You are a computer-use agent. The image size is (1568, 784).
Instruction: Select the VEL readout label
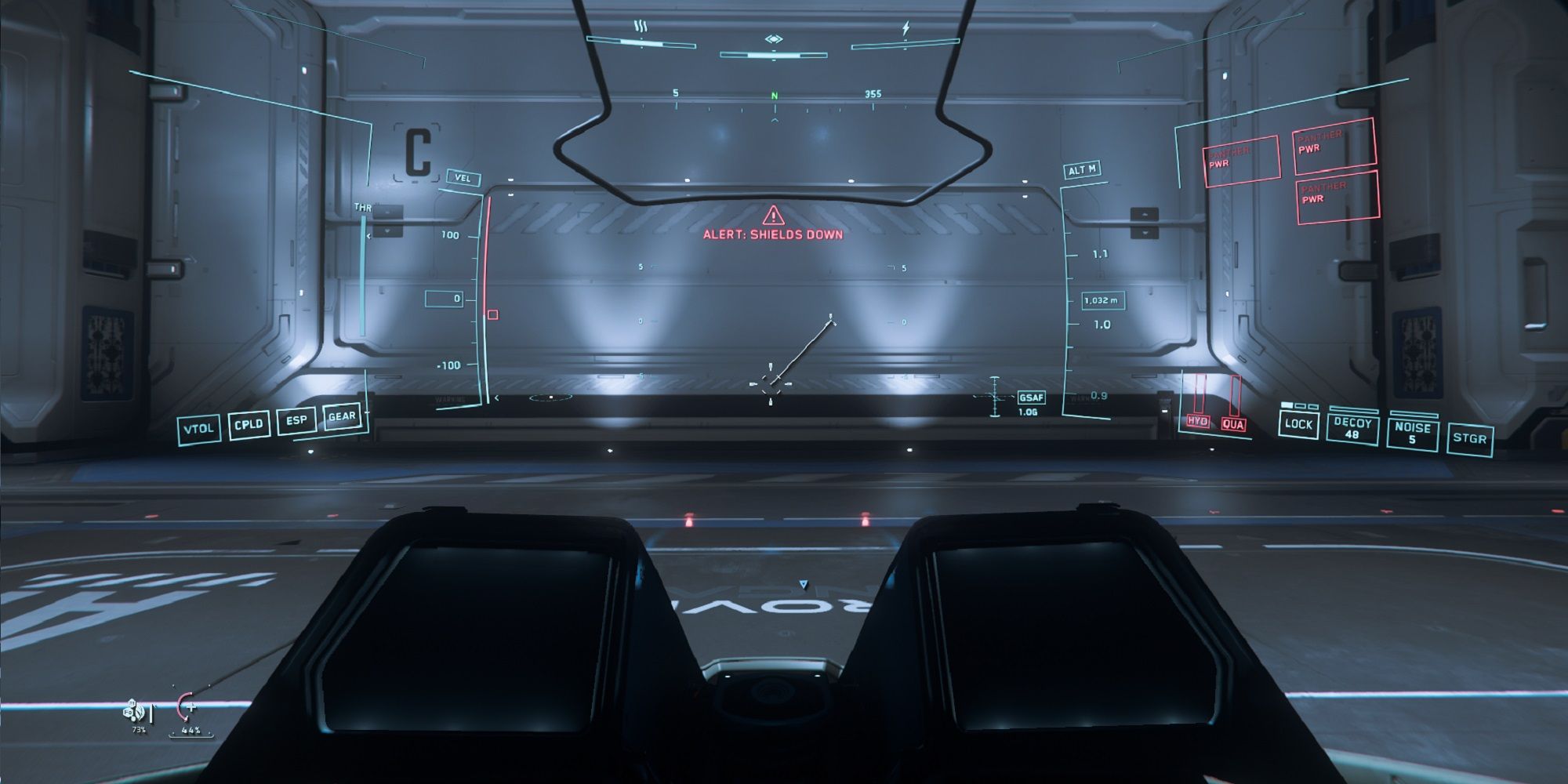463,178
